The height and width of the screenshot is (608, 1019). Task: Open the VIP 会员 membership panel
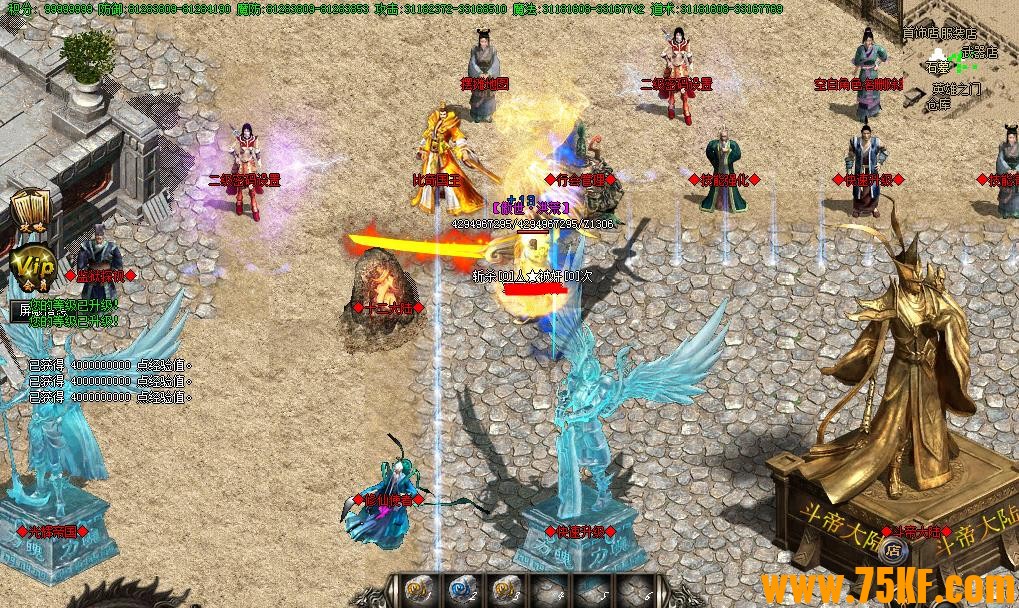[x=30, y=268]
